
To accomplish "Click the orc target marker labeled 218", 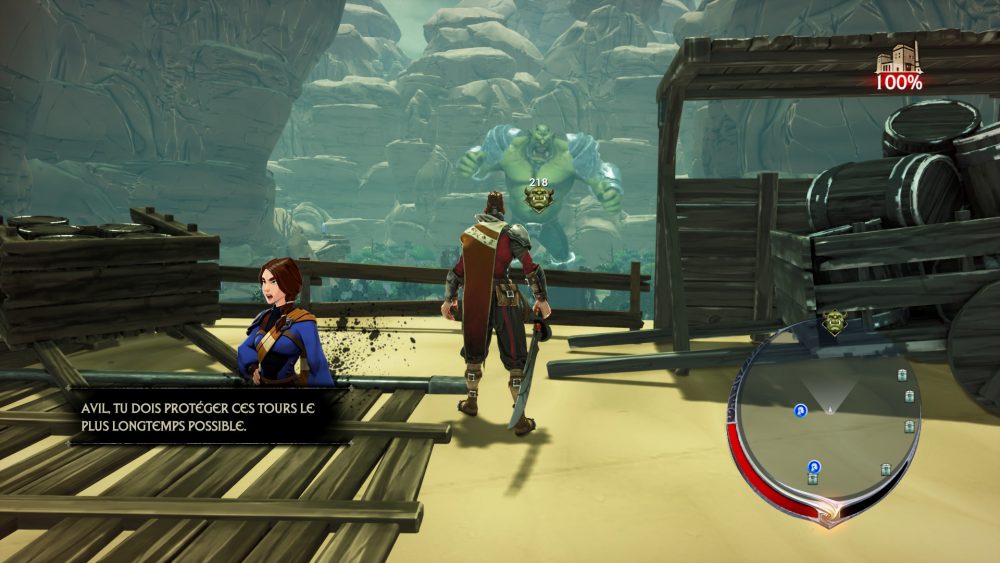I will point(539,198).
